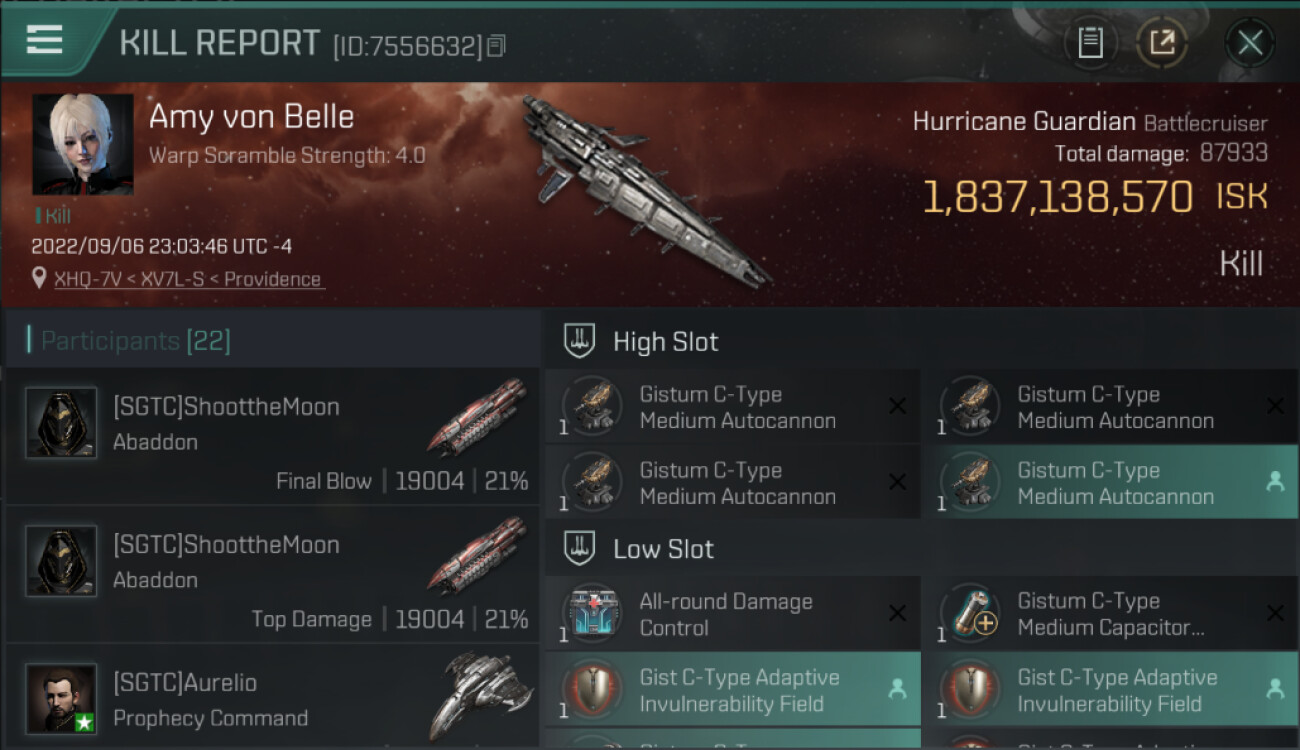
Task: Expand the Low Slot section
Action: pyautogui.click(x=663, y=549)
